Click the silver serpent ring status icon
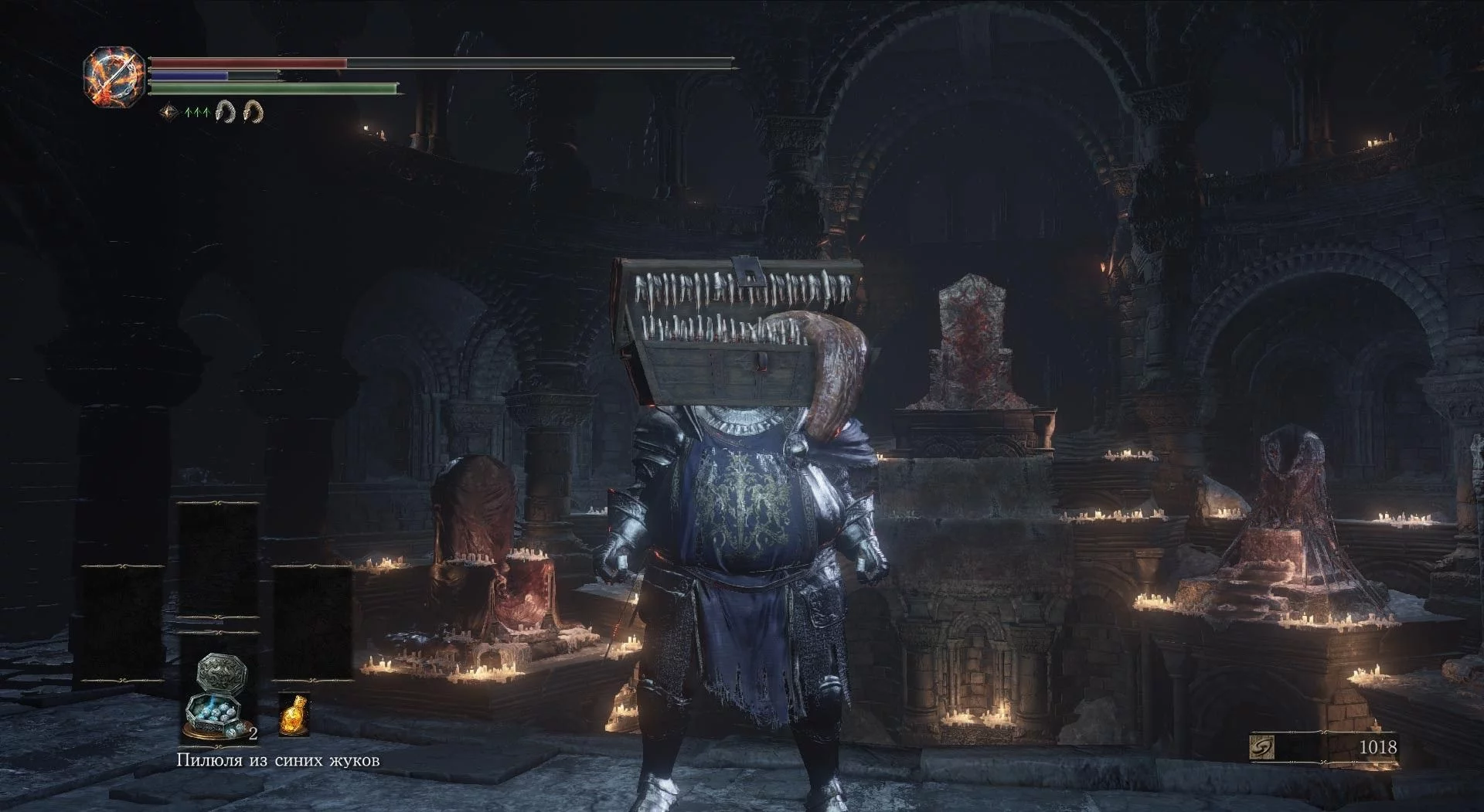 click(225, 112)
